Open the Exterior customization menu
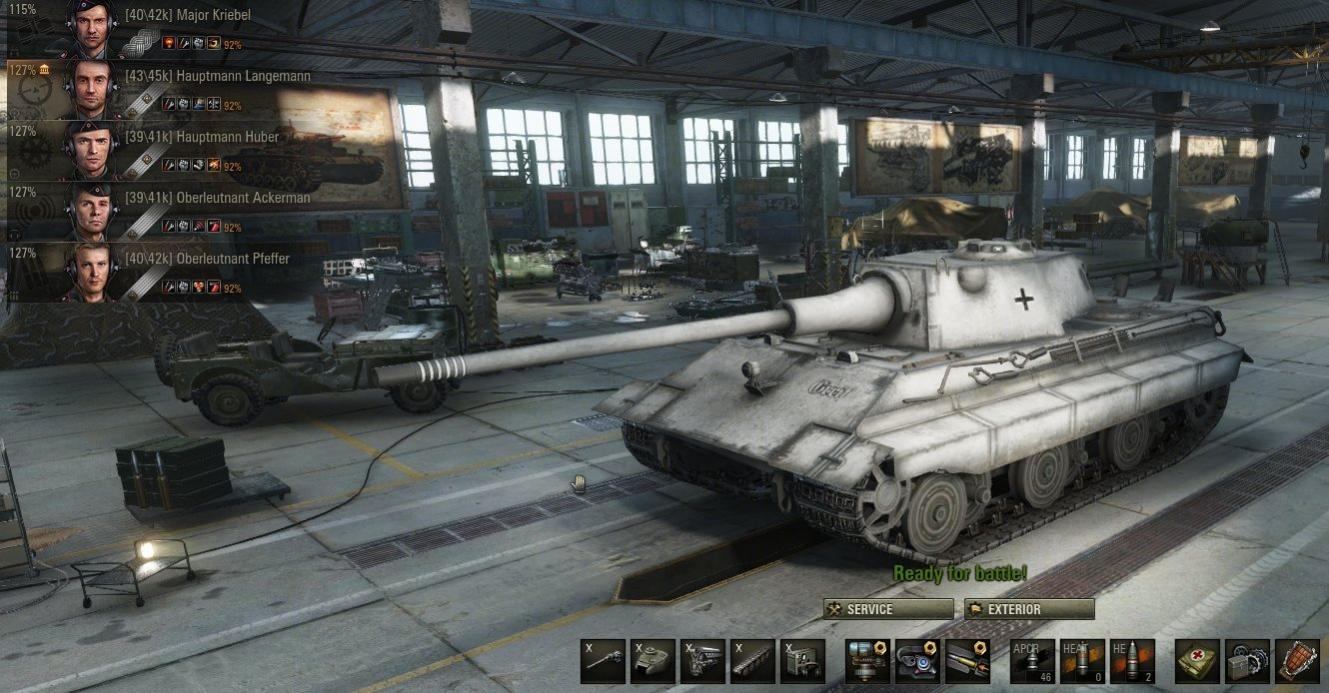This screenshot has width=1329, height=693. point(1029,609)
